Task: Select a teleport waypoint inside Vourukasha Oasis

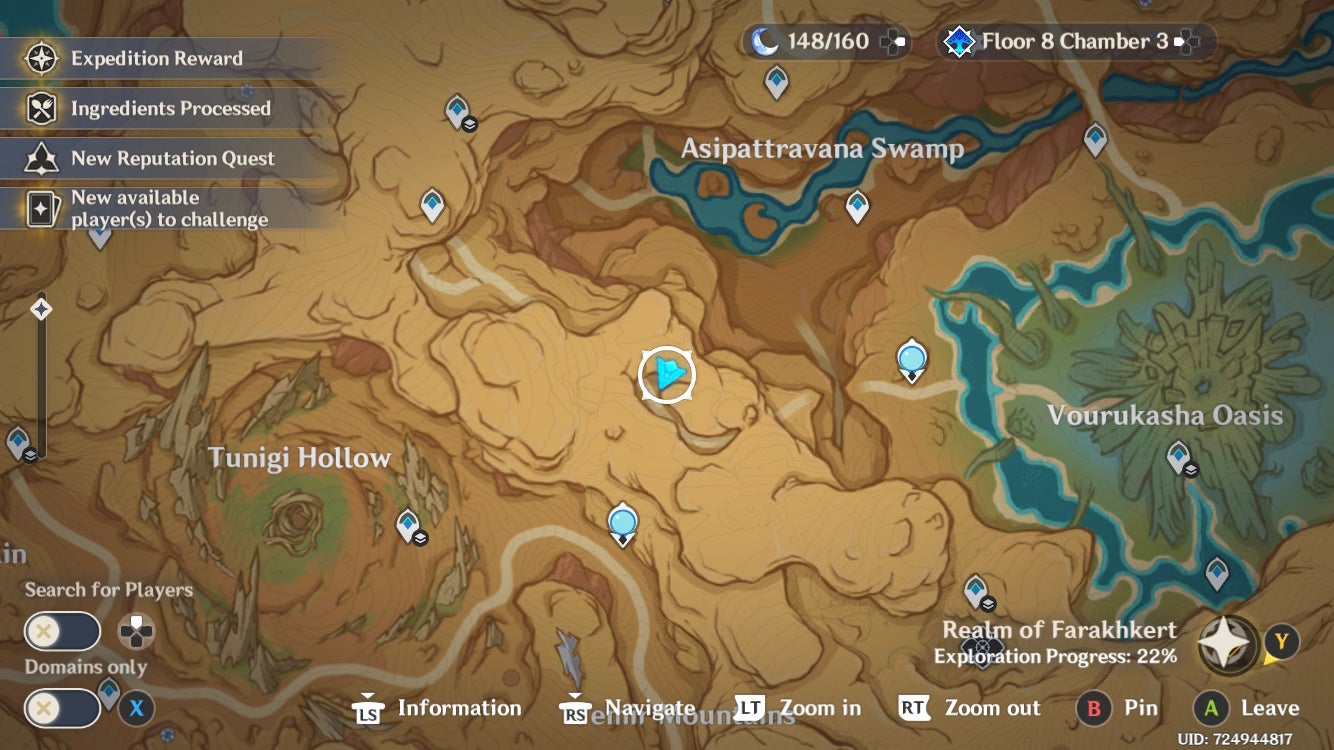Action: 1177,455
